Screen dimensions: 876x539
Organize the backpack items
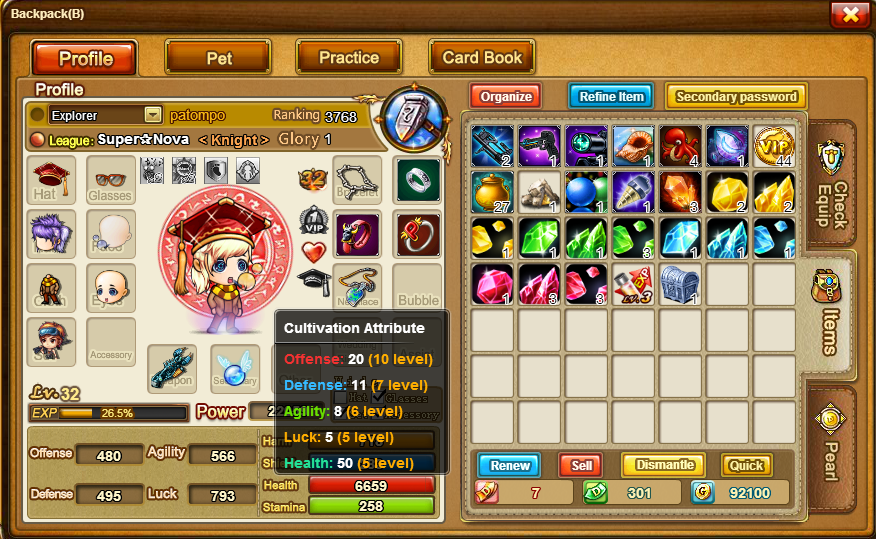tap(506, 97)
